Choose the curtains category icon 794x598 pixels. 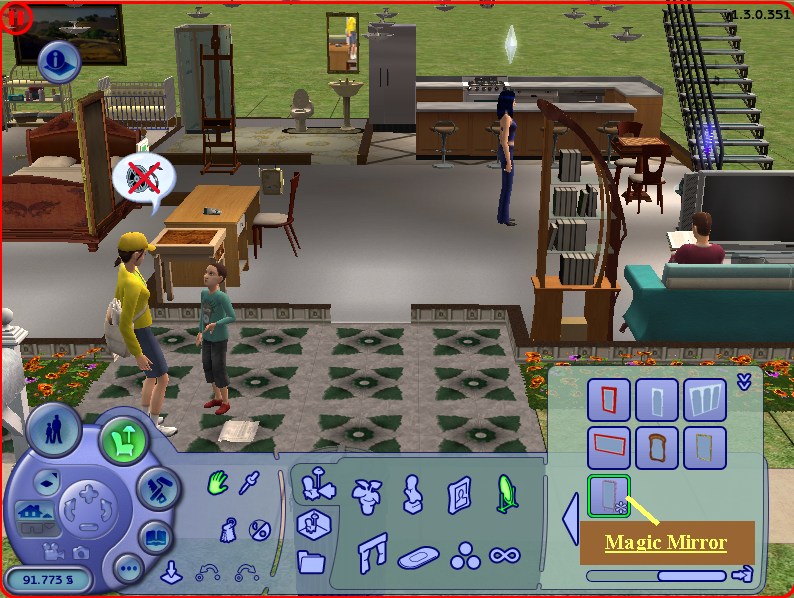(371, 551)
